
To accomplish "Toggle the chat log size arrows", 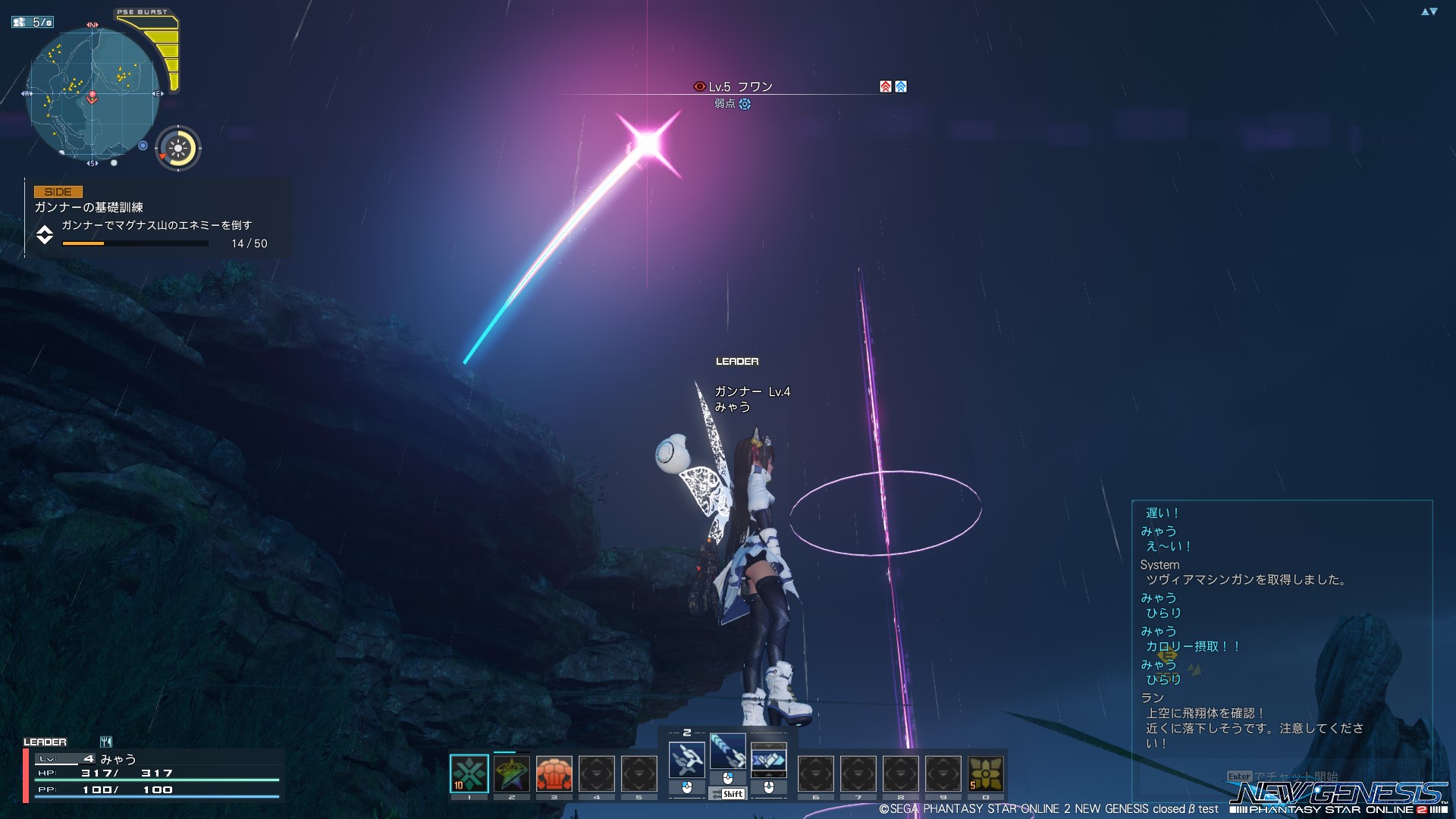I will pyautogui.click(x=1429, y=11).
